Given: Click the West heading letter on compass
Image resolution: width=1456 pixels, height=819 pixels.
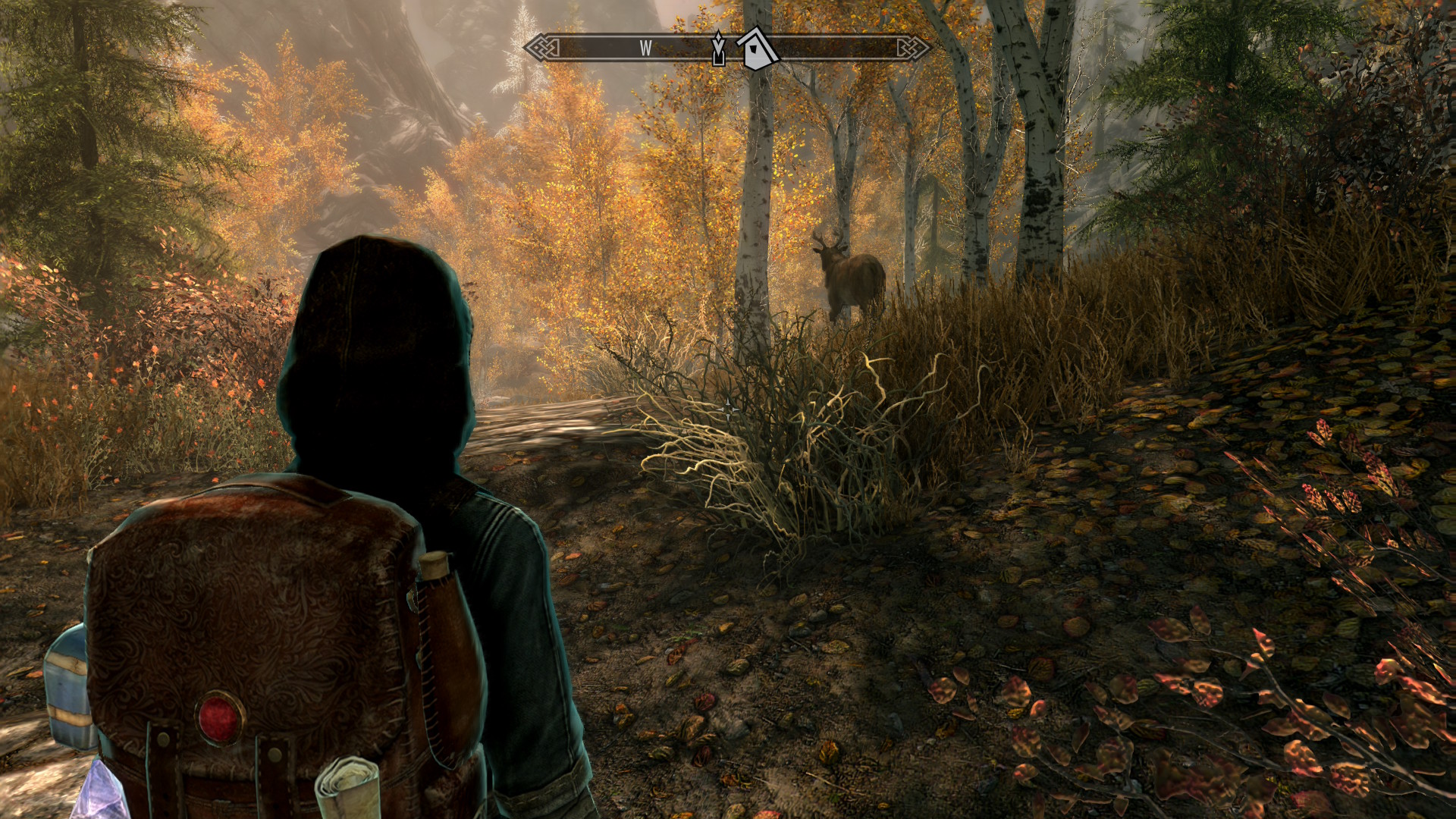Looking at the screenshot, I should pyautogui.click(x=645, y=49).
